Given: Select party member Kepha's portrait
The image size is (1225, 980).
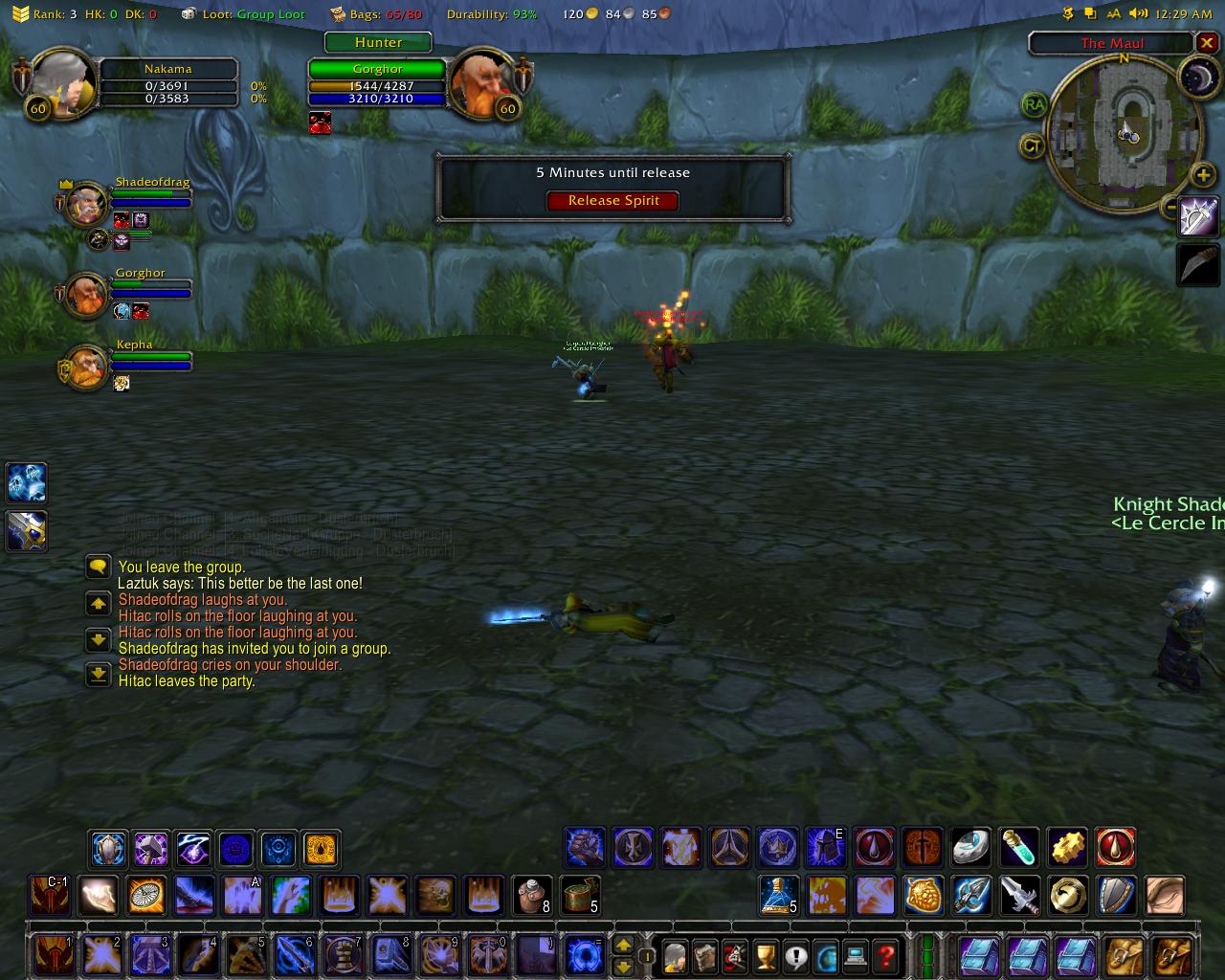Looking at the screenshot, I should tap(87, 367).
